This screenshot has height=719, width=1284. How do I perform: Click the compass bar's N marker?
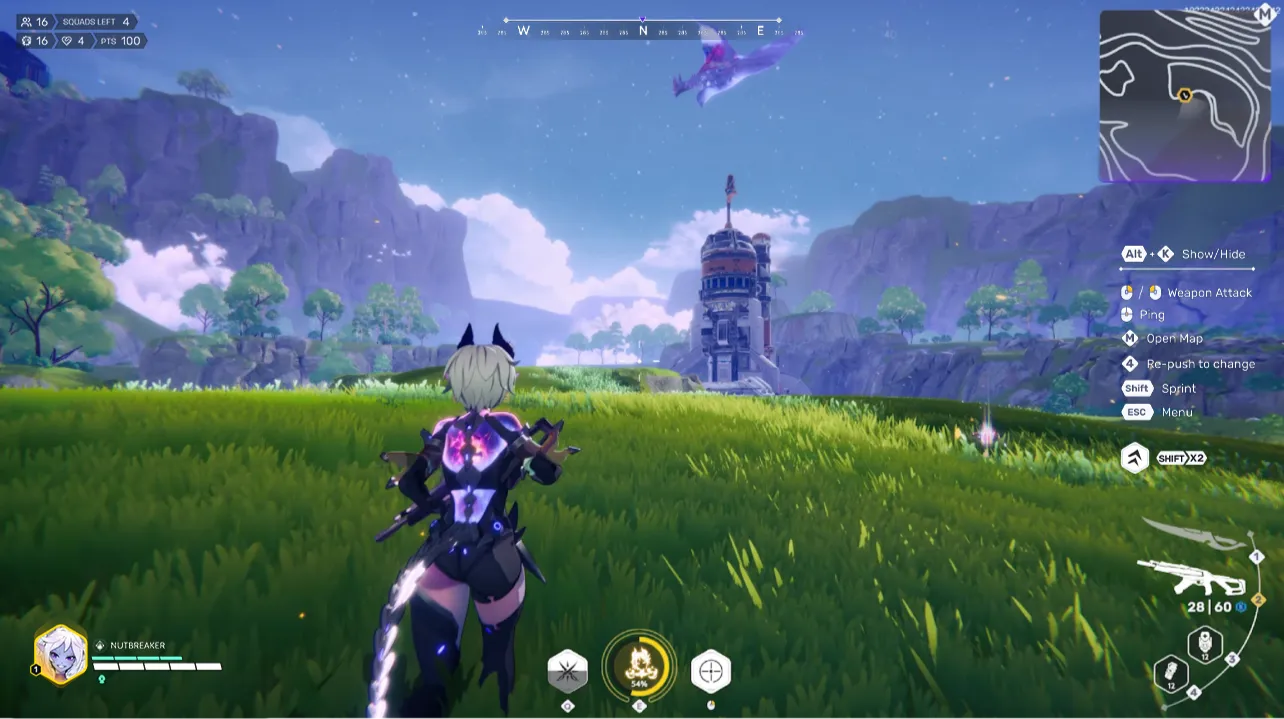pyautogui.click(x=643, y=31)
